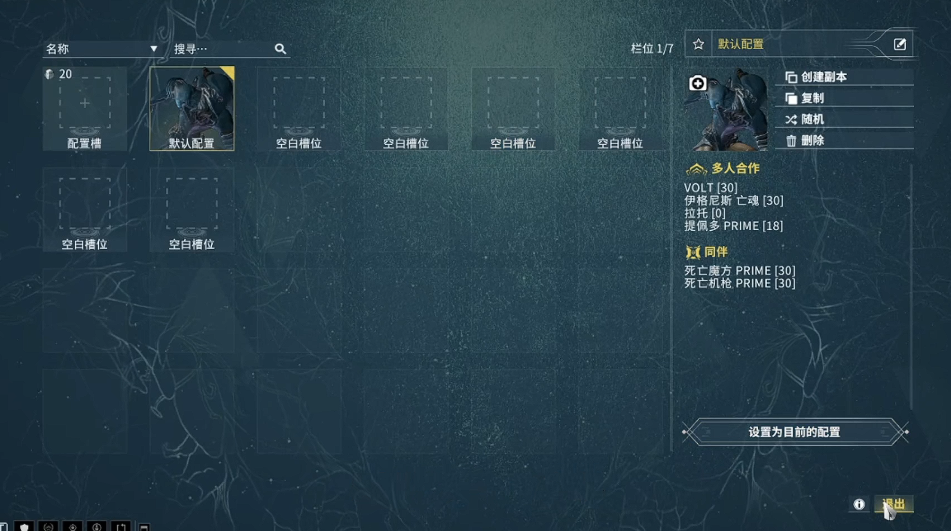The height and width of the screenshot is (531, 951).
Task: Toggle the favorite star for 默认配置
Action: tap(699, 44)
